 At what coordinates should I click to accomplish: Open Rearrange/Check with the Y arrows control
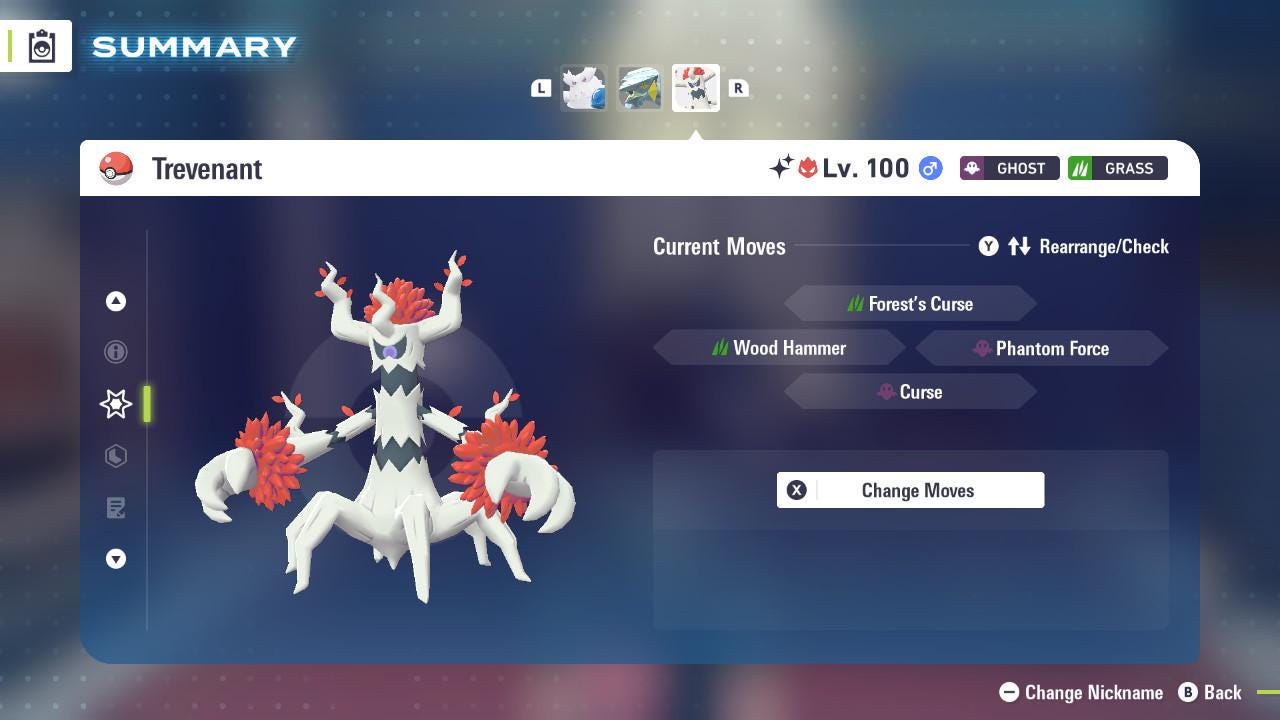click(1075, 246)
